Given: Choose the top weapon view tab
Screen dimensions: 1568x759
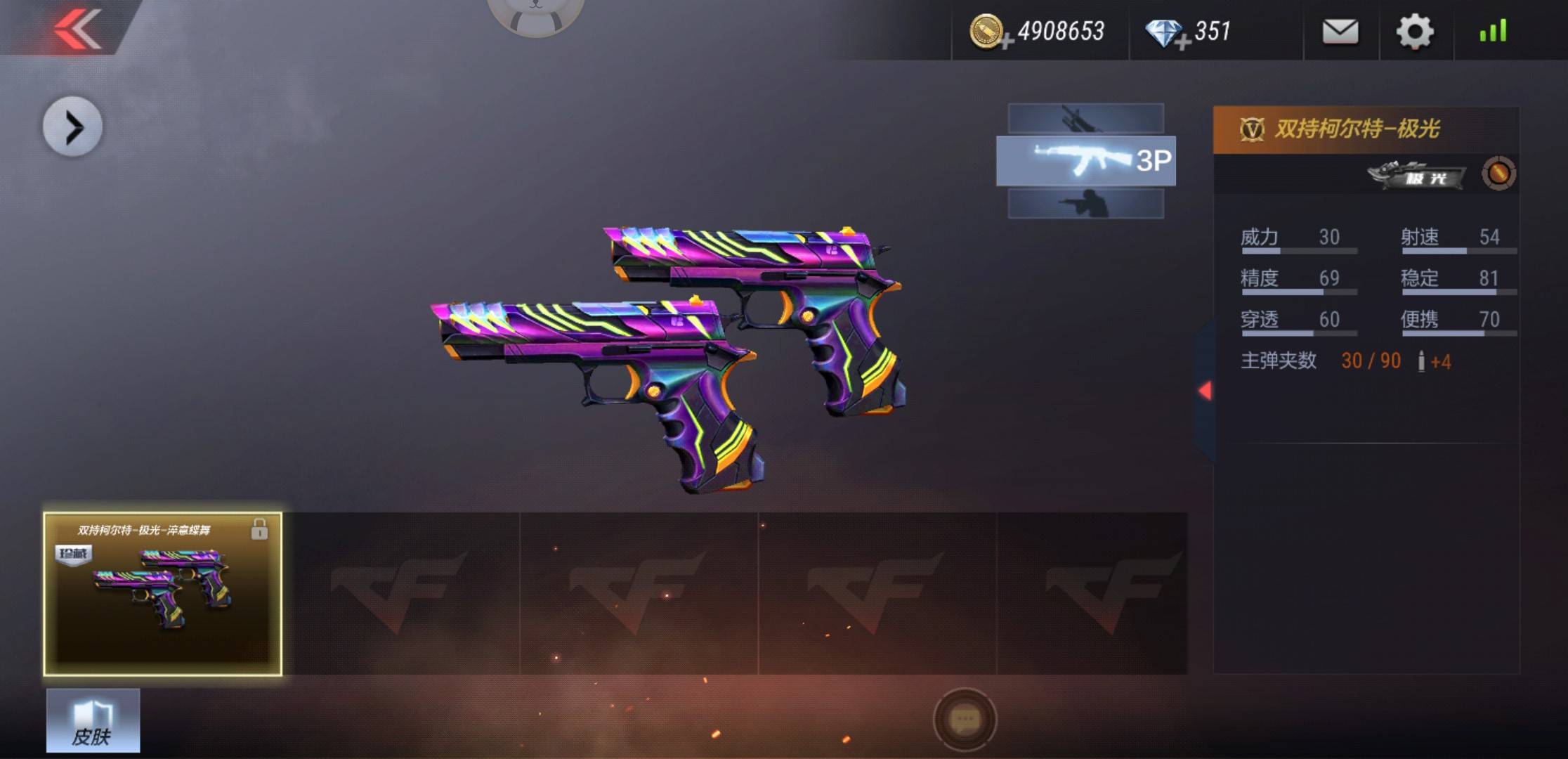Looking at the screenshot, I should [x=1085, y=118].
